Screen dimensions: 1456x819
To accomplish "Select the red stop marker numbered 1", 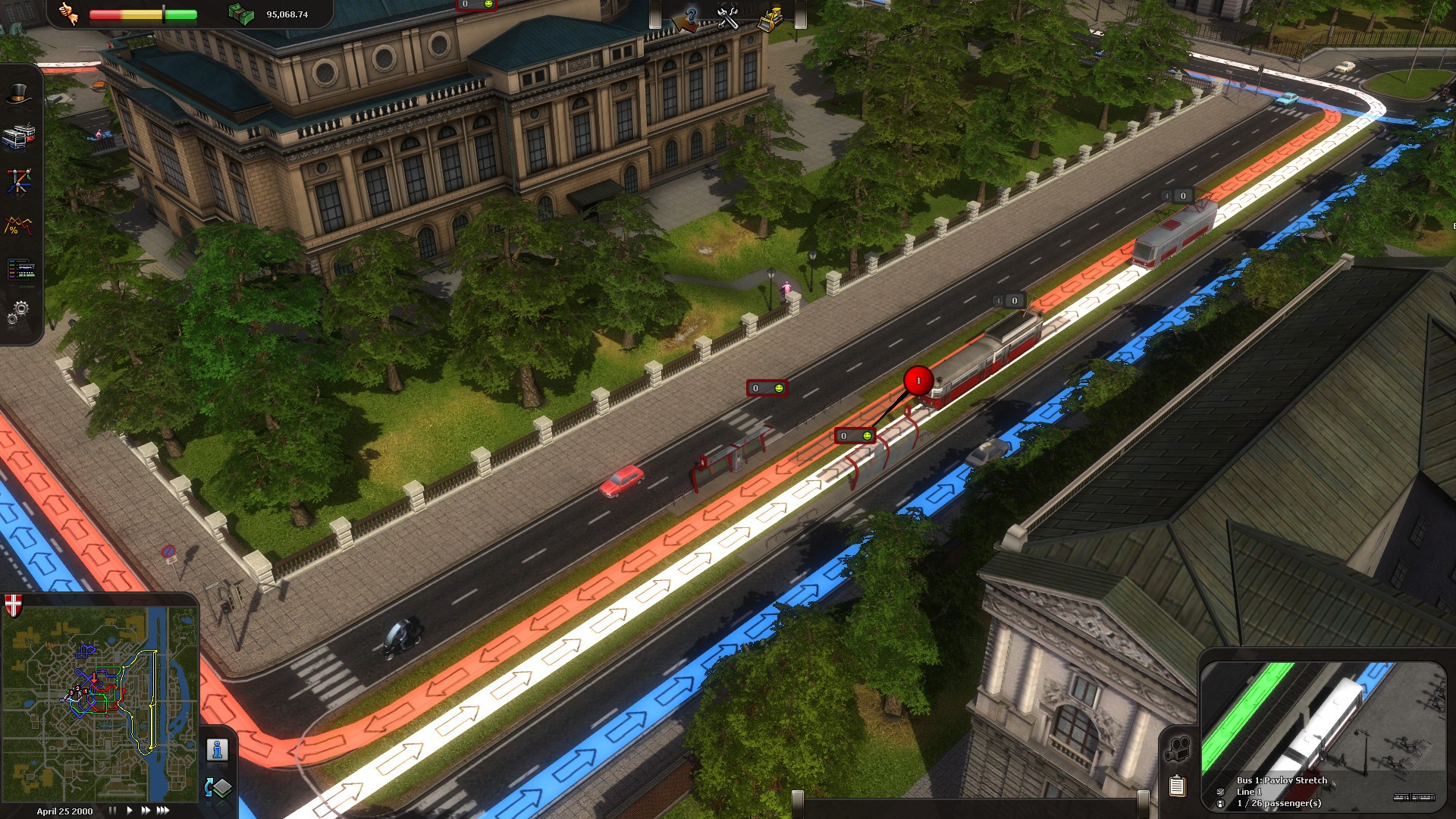I will pyautogui.click(x=918, y=381).
